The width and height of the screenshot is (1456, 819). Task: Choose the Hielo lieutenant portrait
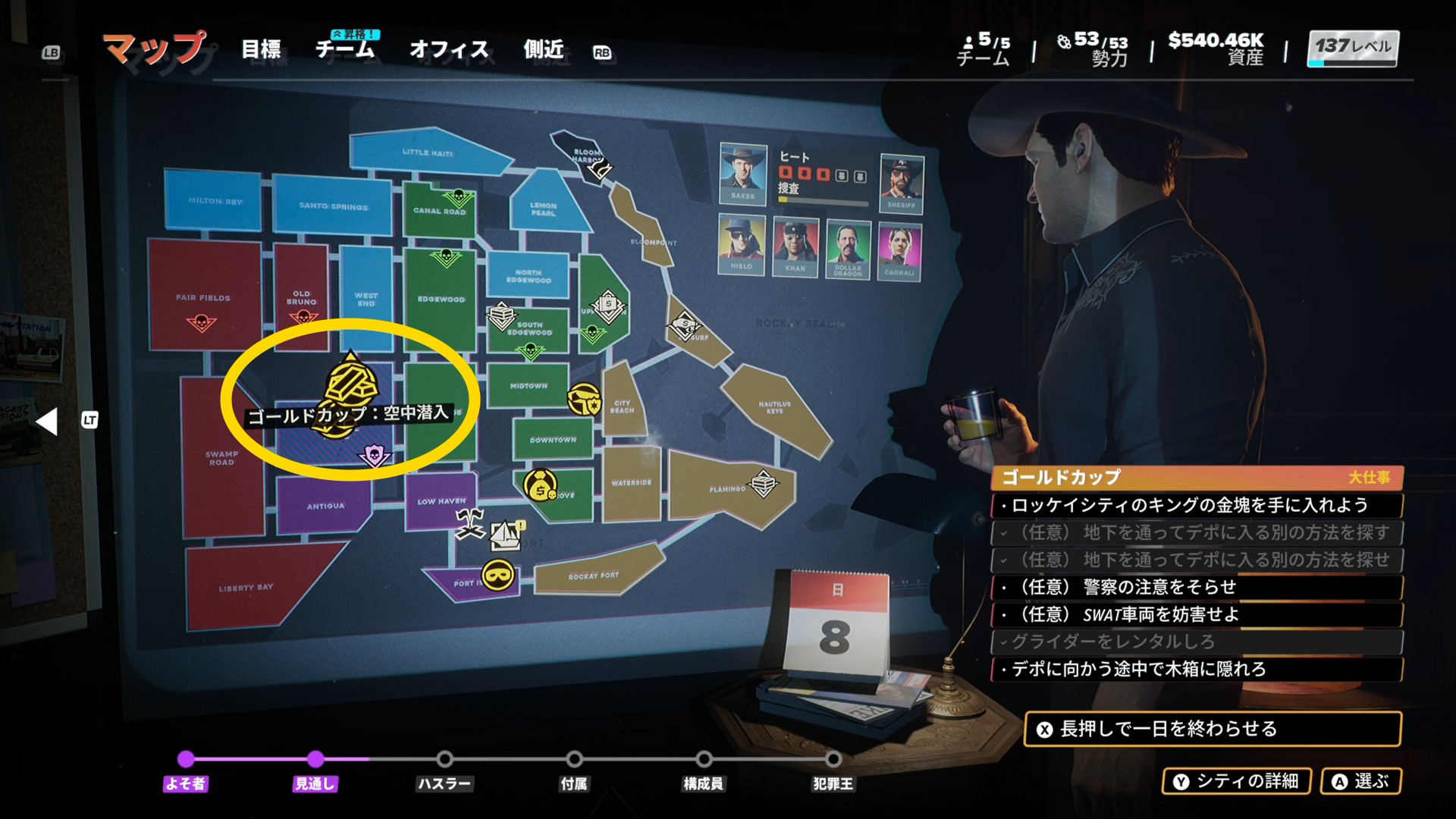(742, 244)
